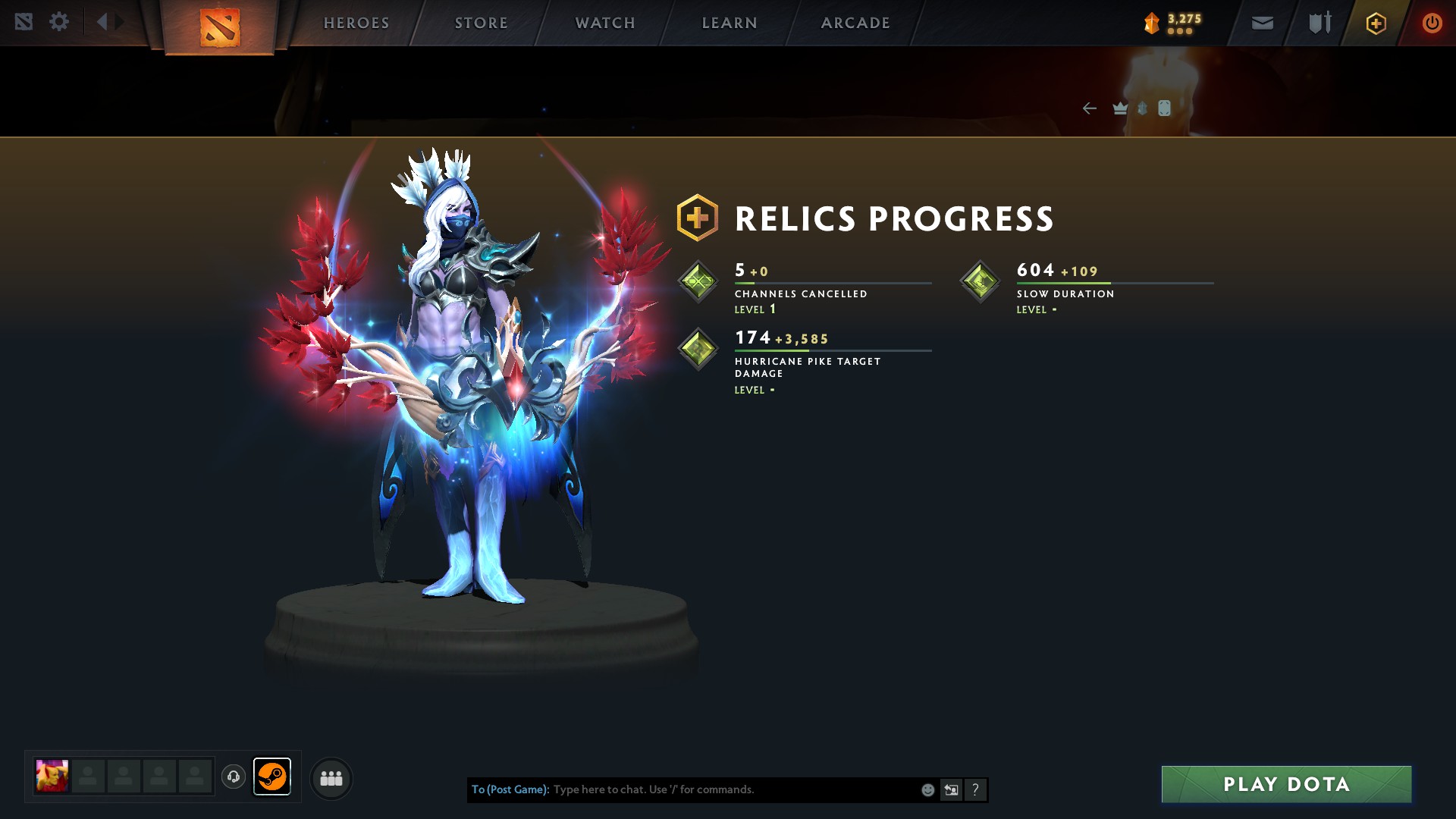Toggle voice chat with the headset icon

[x=233, y=777]
